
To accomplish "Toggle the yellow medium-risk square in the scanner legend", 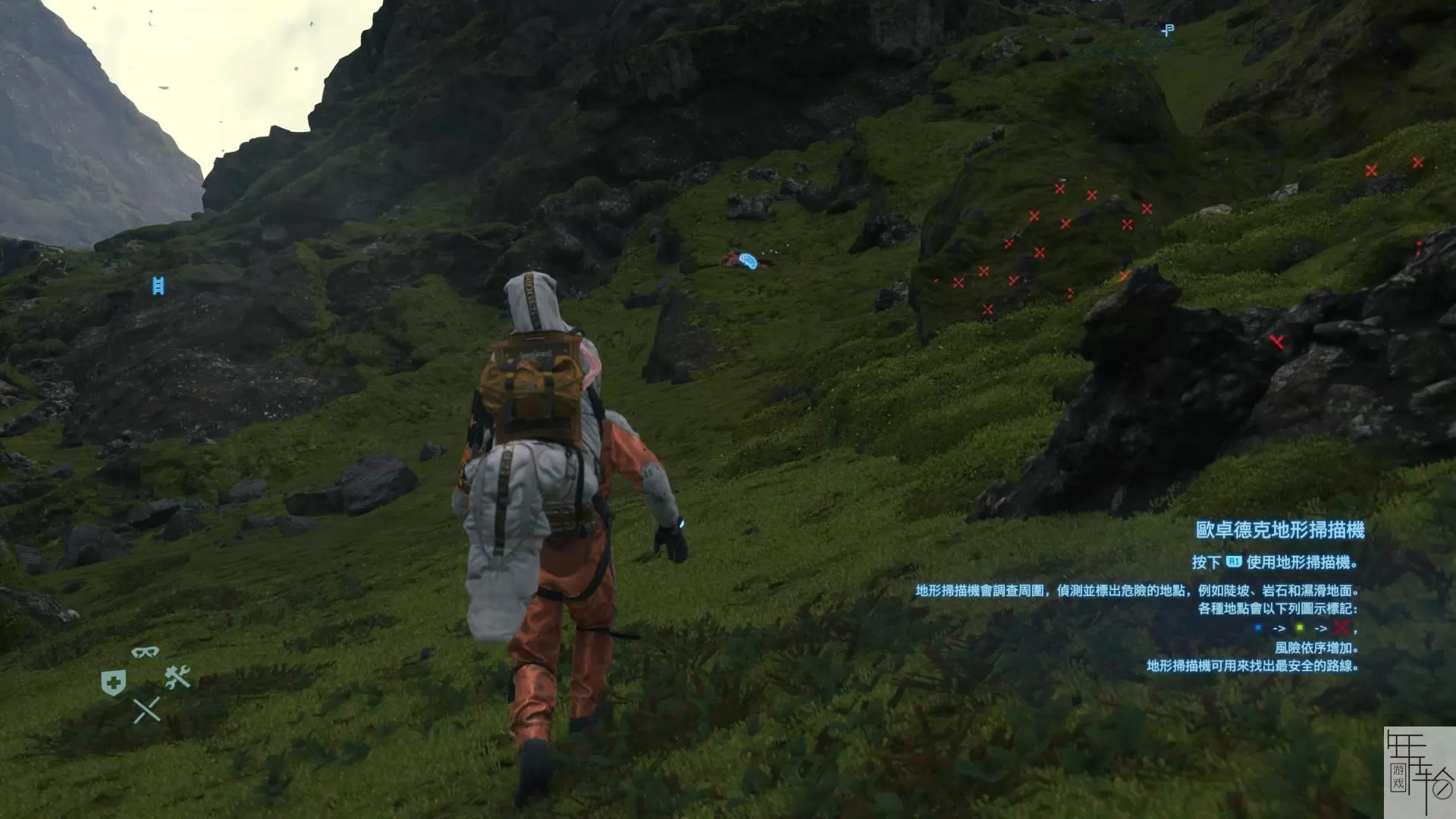I will [x=1301, y=628].
